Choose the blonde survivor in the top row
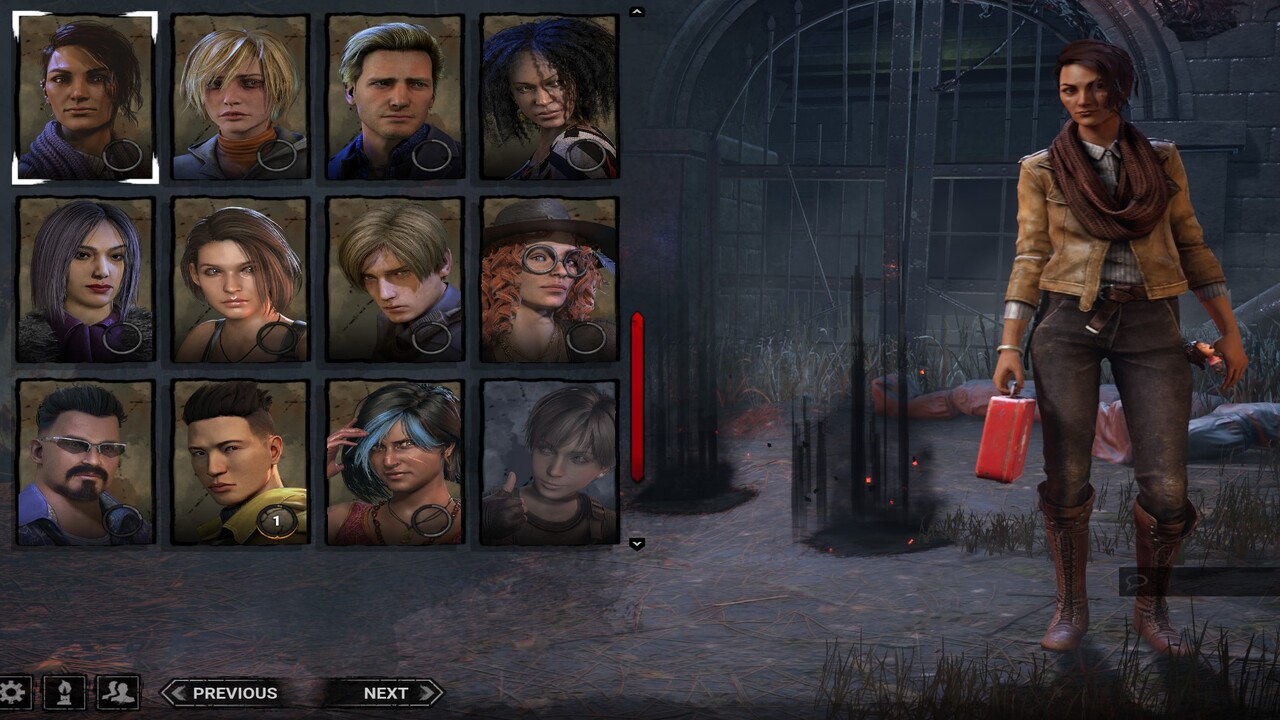Image resolution: width=1280 pixels, height=720 pixels. pos(237,95)
